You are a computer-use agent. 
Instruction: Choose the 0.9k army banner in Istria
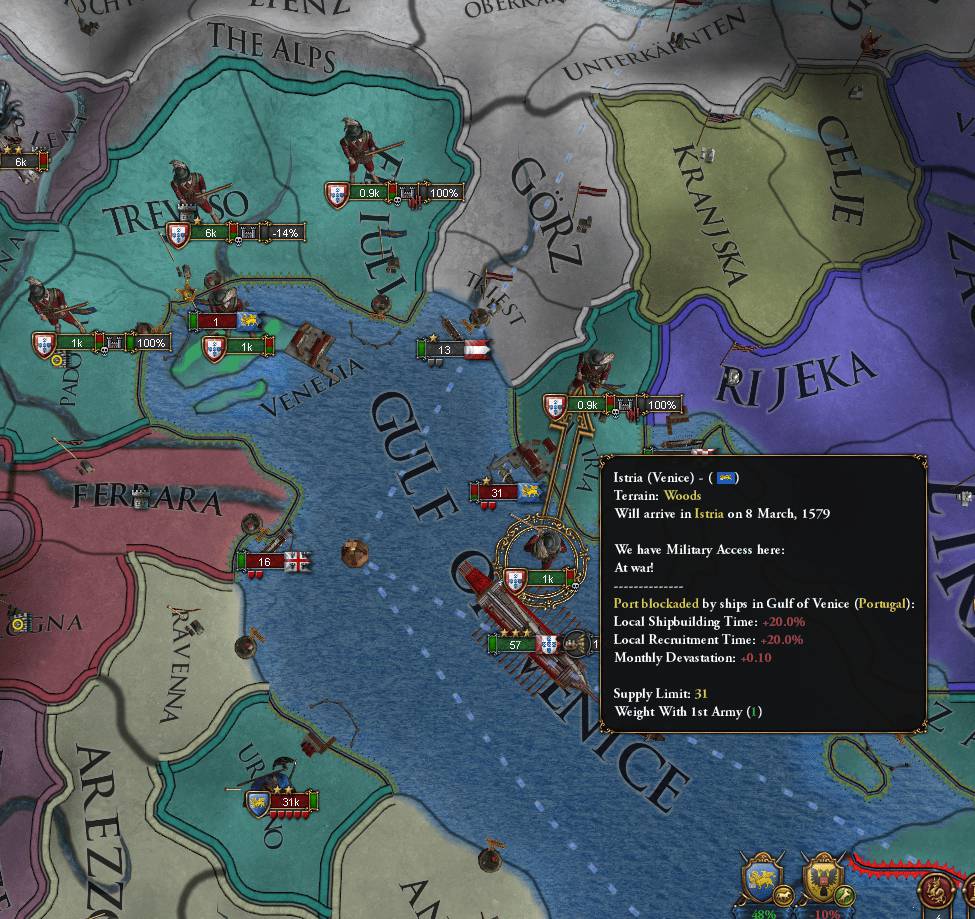coord(588,406)
